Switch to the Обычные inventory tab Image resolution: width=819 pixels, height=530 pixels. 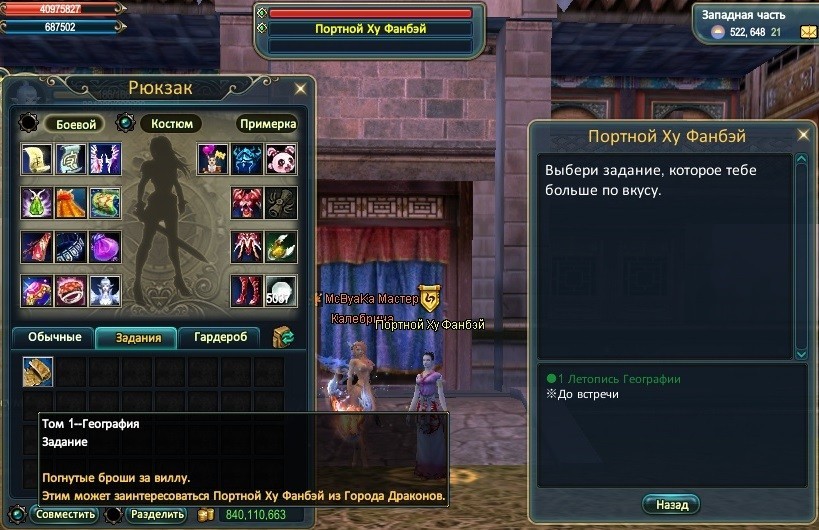(54, 337)
